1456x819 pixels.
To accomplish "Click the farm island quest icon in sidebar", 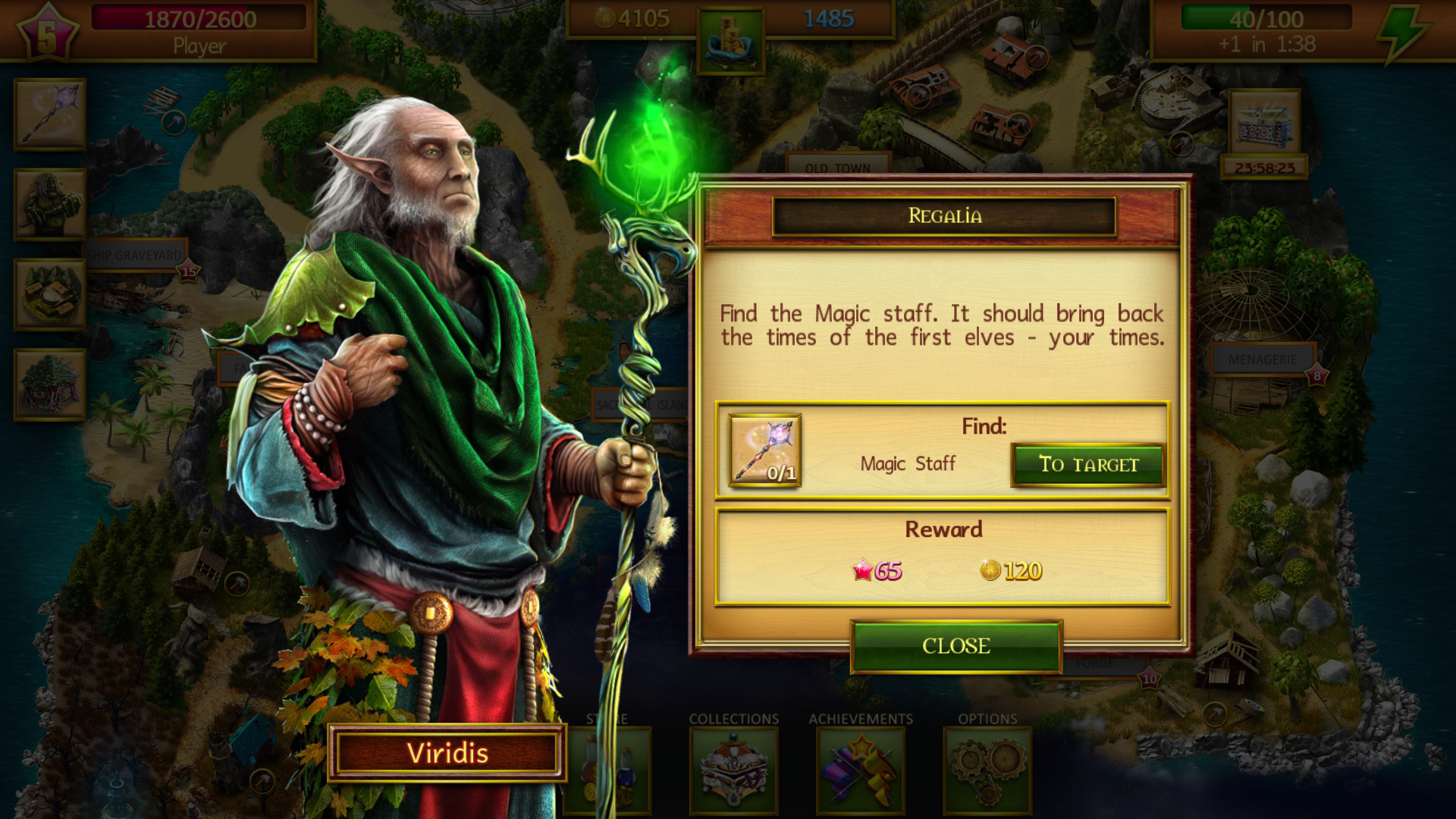I will pos(49,292).
